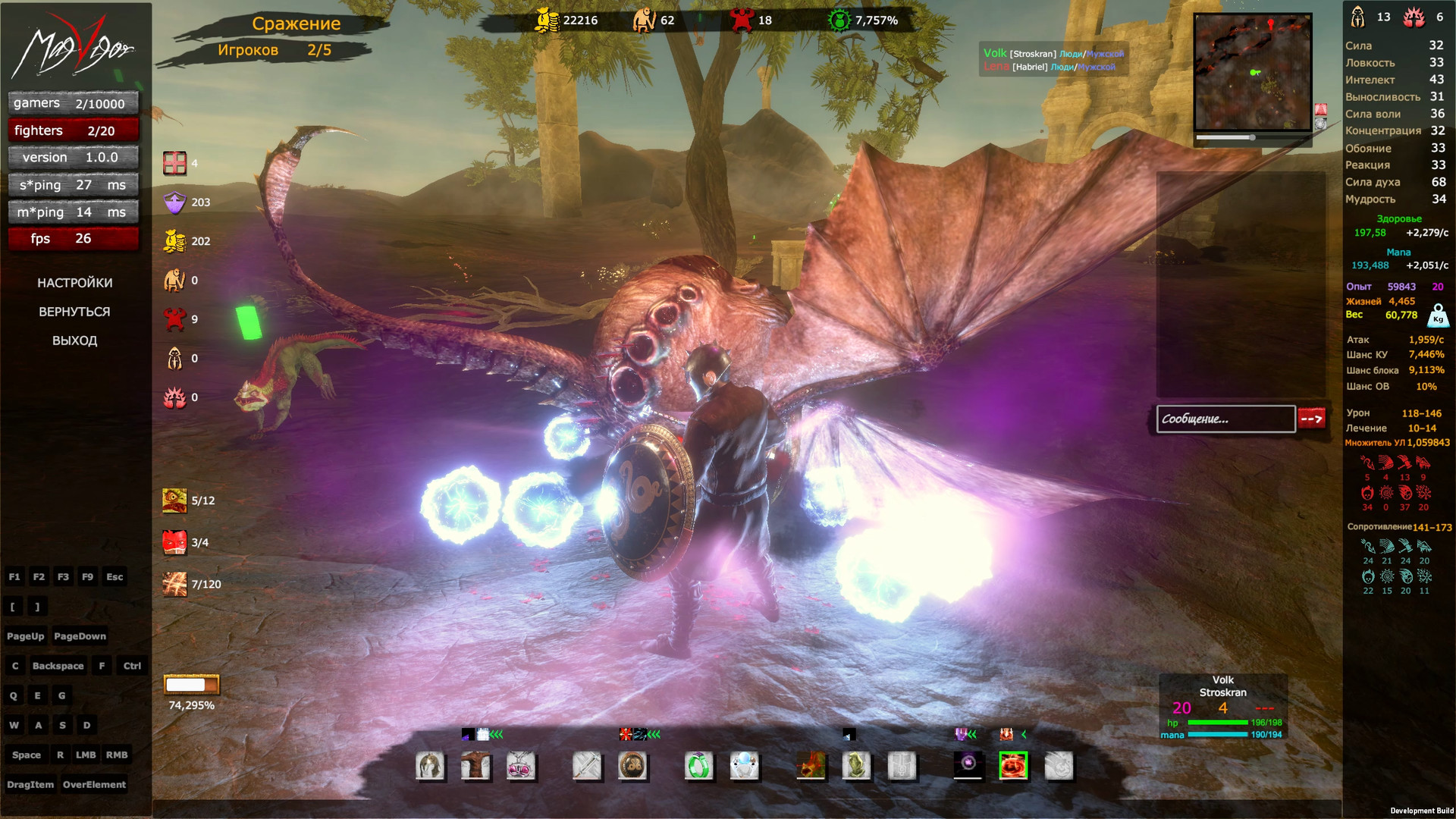The width and height of the screenshot is (1456, 819).
Task: Select the ВЫХОД menu option
Action: (75, 340)
